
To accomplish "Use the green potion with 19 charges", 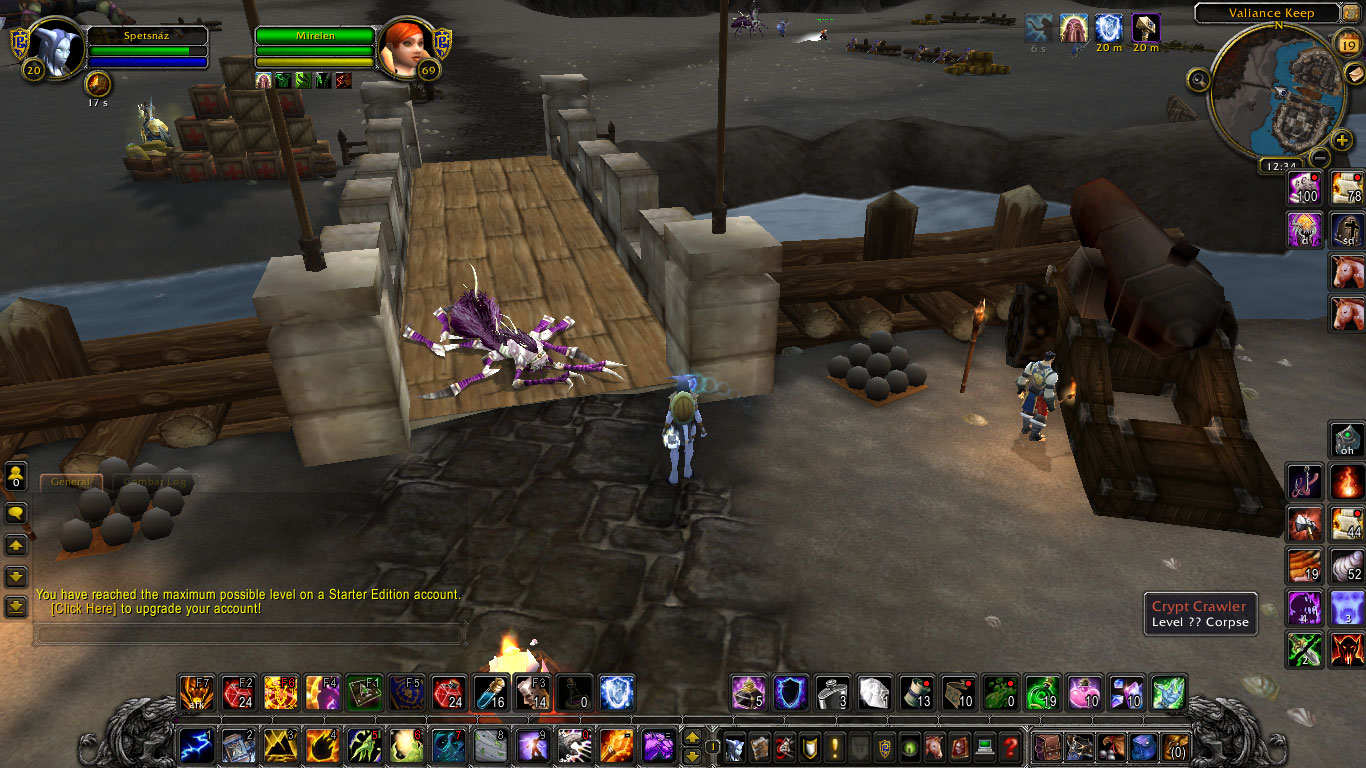I will pos(1043,693).
